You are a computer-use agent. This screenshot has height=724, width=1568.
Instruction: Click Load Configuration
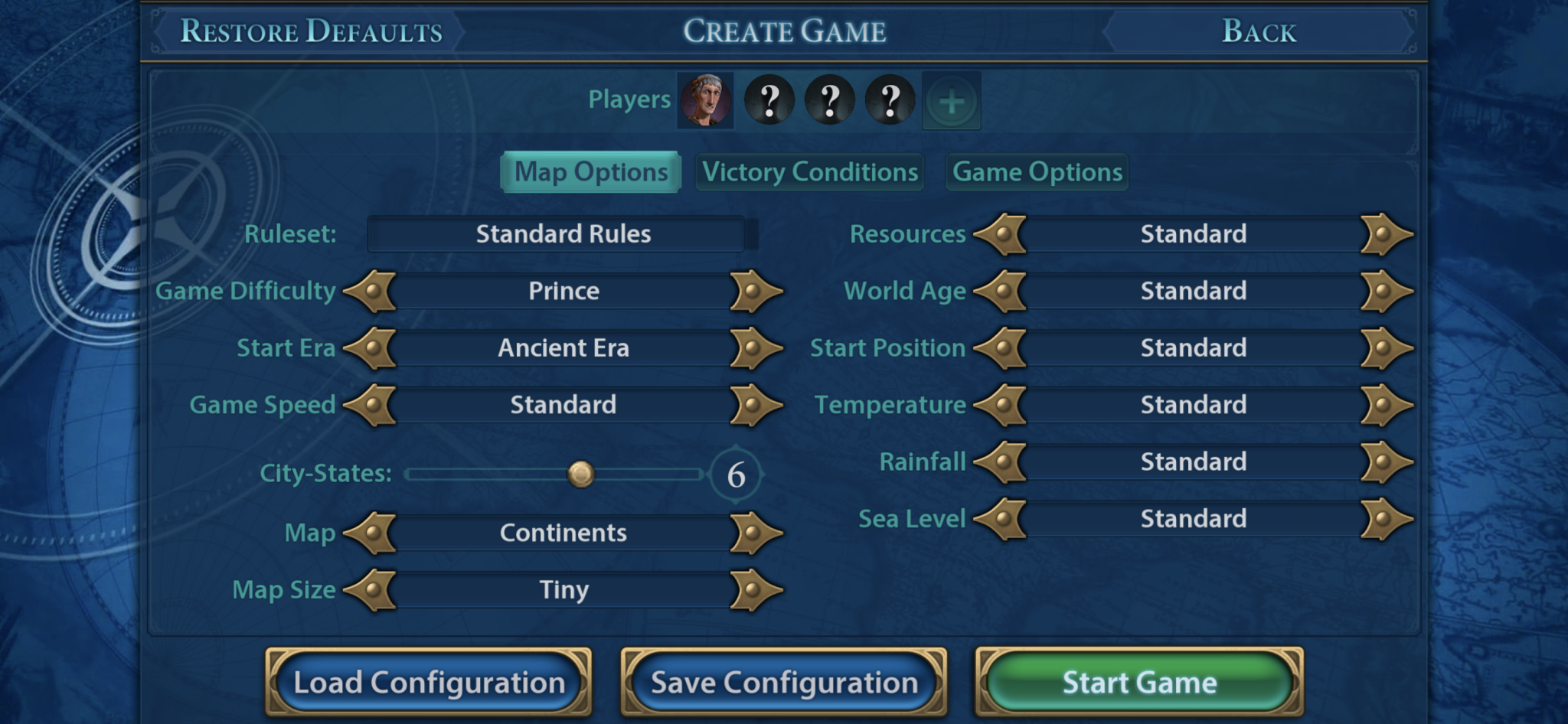click(x=429, y=680)
